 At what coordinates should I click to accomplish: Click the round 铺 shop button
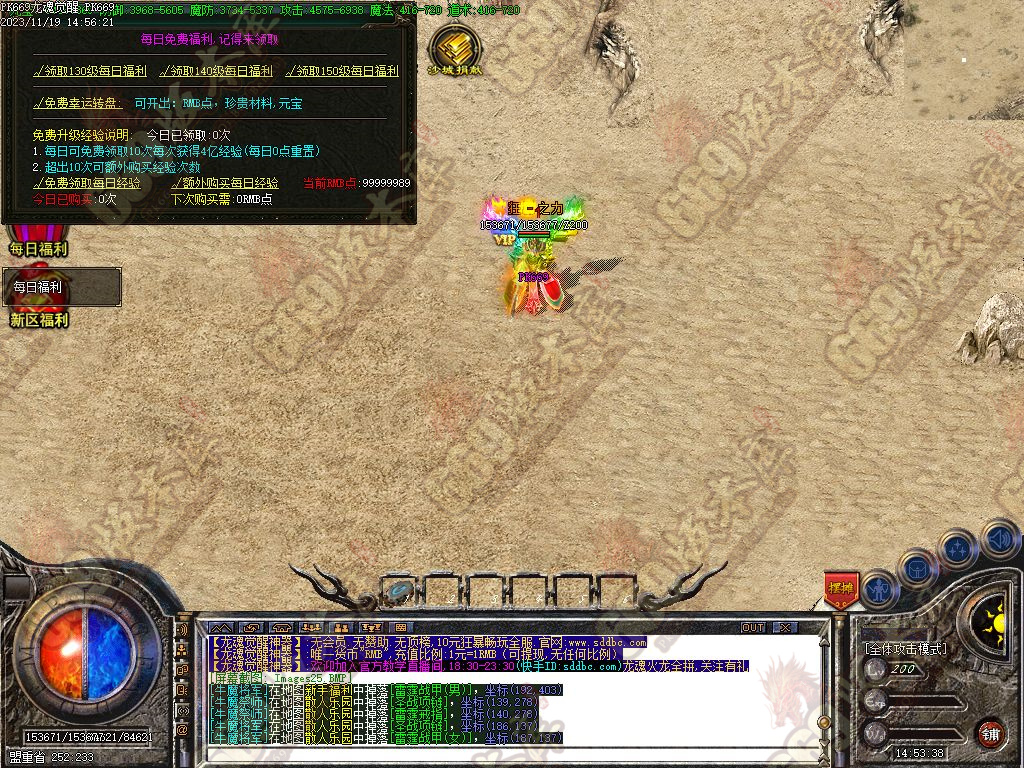pyautogui.click(x=990, y=733)
